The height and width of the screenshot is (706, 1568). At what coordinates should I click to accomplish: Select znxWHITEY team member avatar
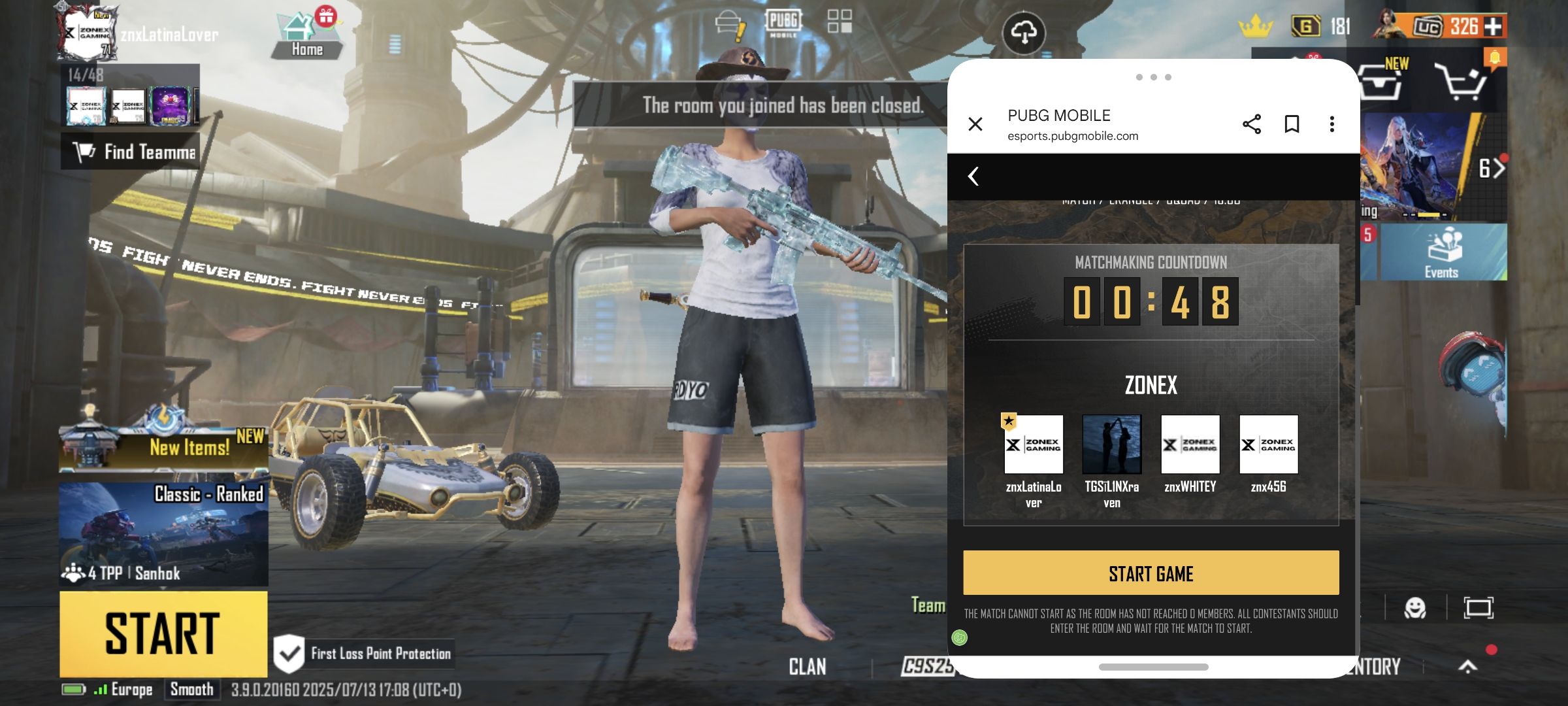point(1190,445)
